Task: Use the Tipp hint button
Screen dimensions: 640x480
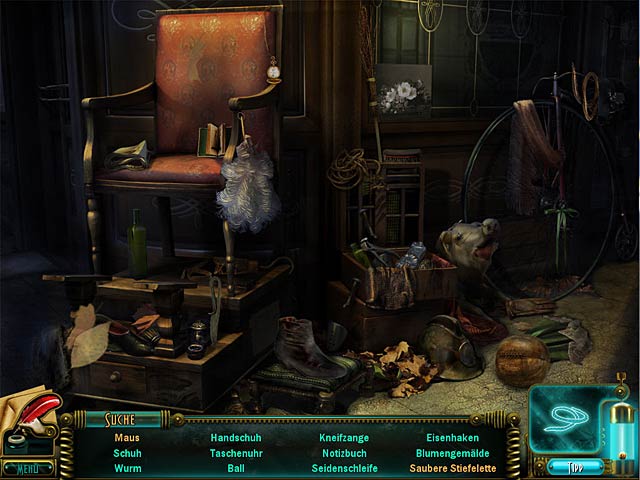Action: tap(575, 466)
